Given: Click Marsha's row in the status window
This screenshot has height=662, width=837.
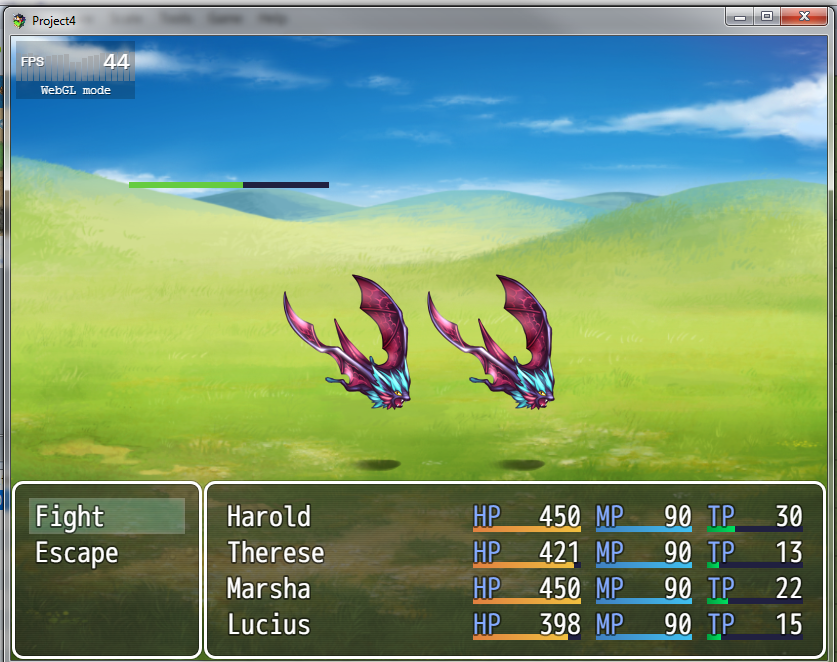Looking at the screenshot, I should 514,589.
